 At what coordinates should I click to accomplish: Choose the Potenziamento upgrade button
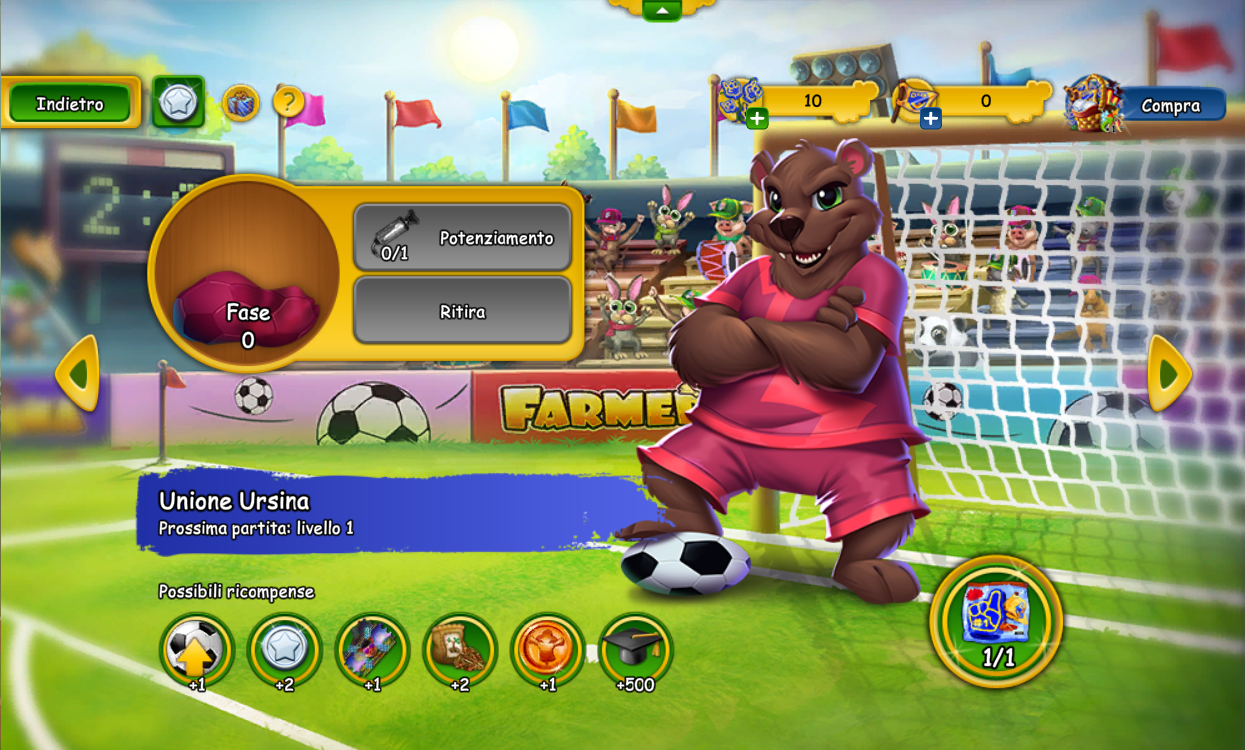pos(462,238)
